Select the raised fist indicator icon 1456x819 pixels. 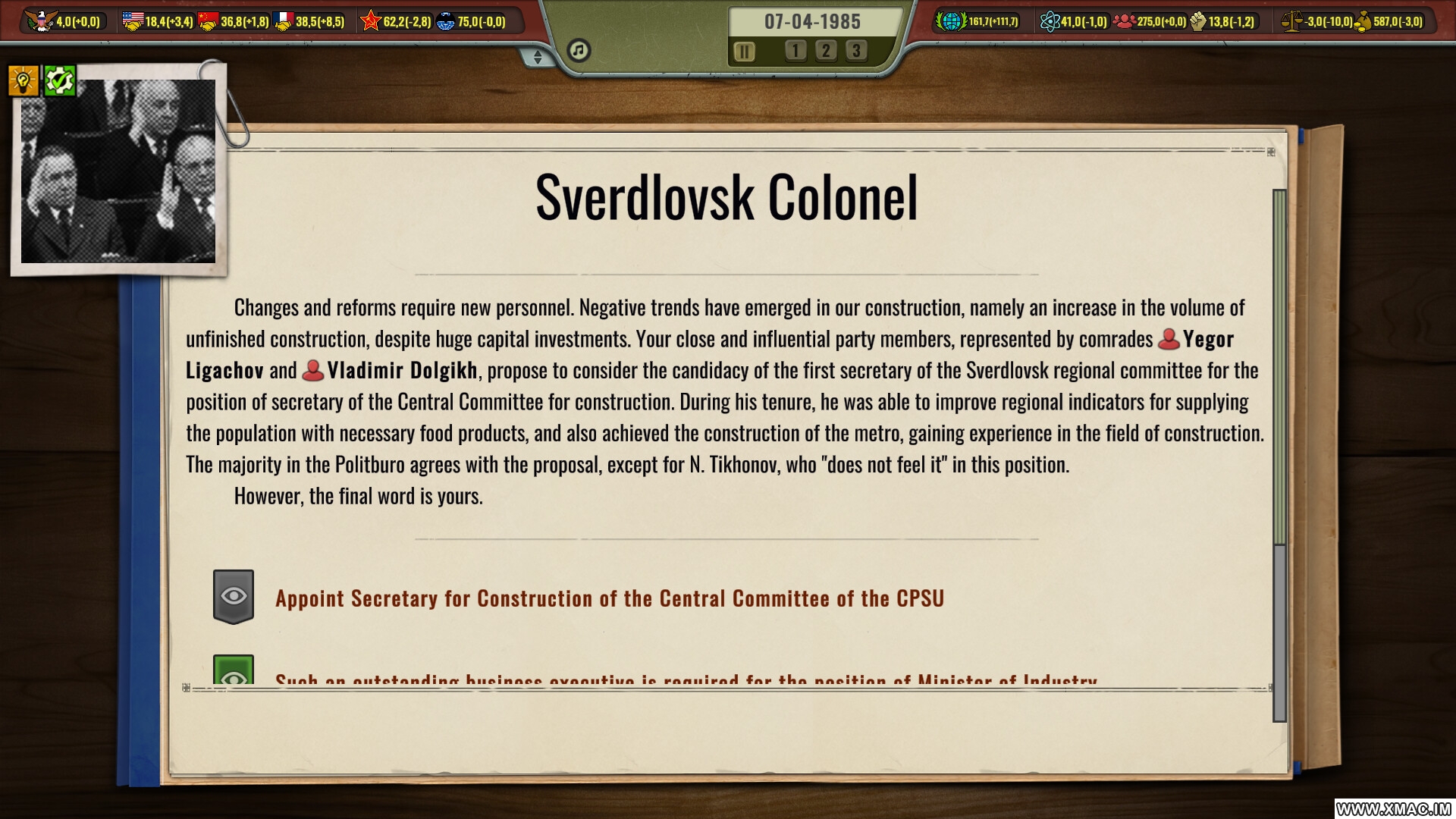click(1198, 22)
